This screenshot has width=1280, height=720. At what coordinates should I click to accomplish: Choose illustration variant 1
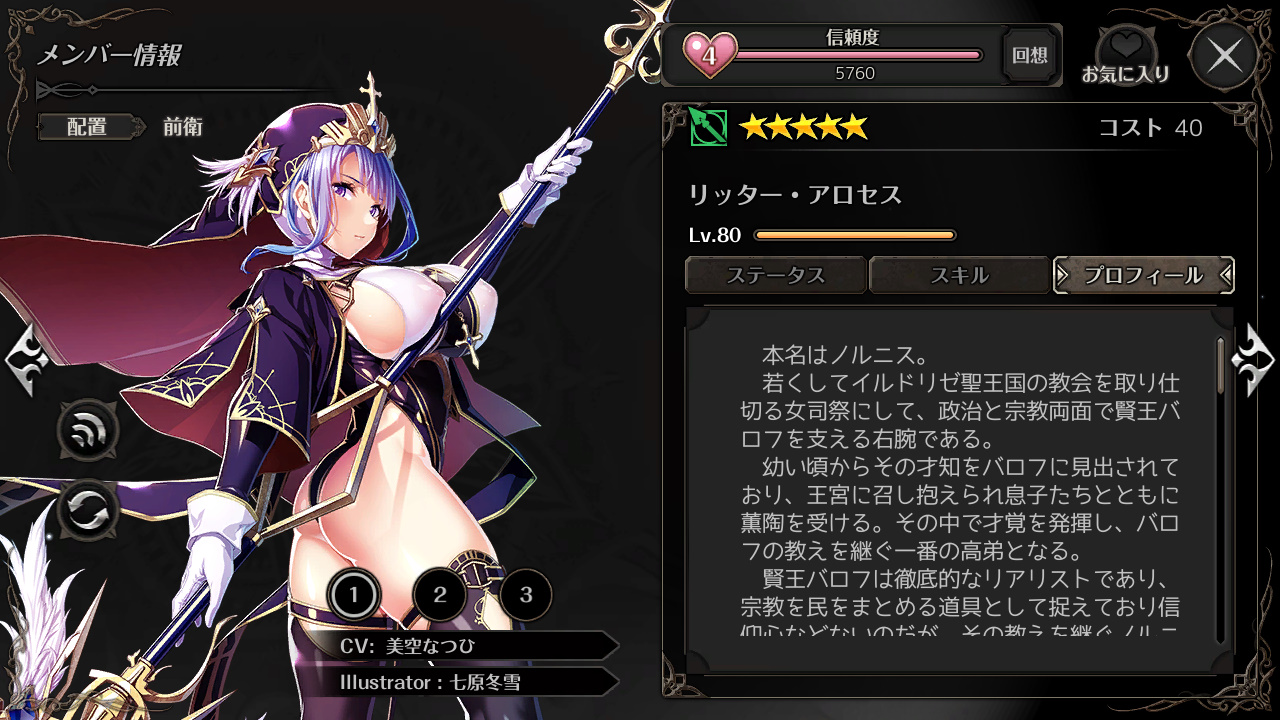pos(352,597)
